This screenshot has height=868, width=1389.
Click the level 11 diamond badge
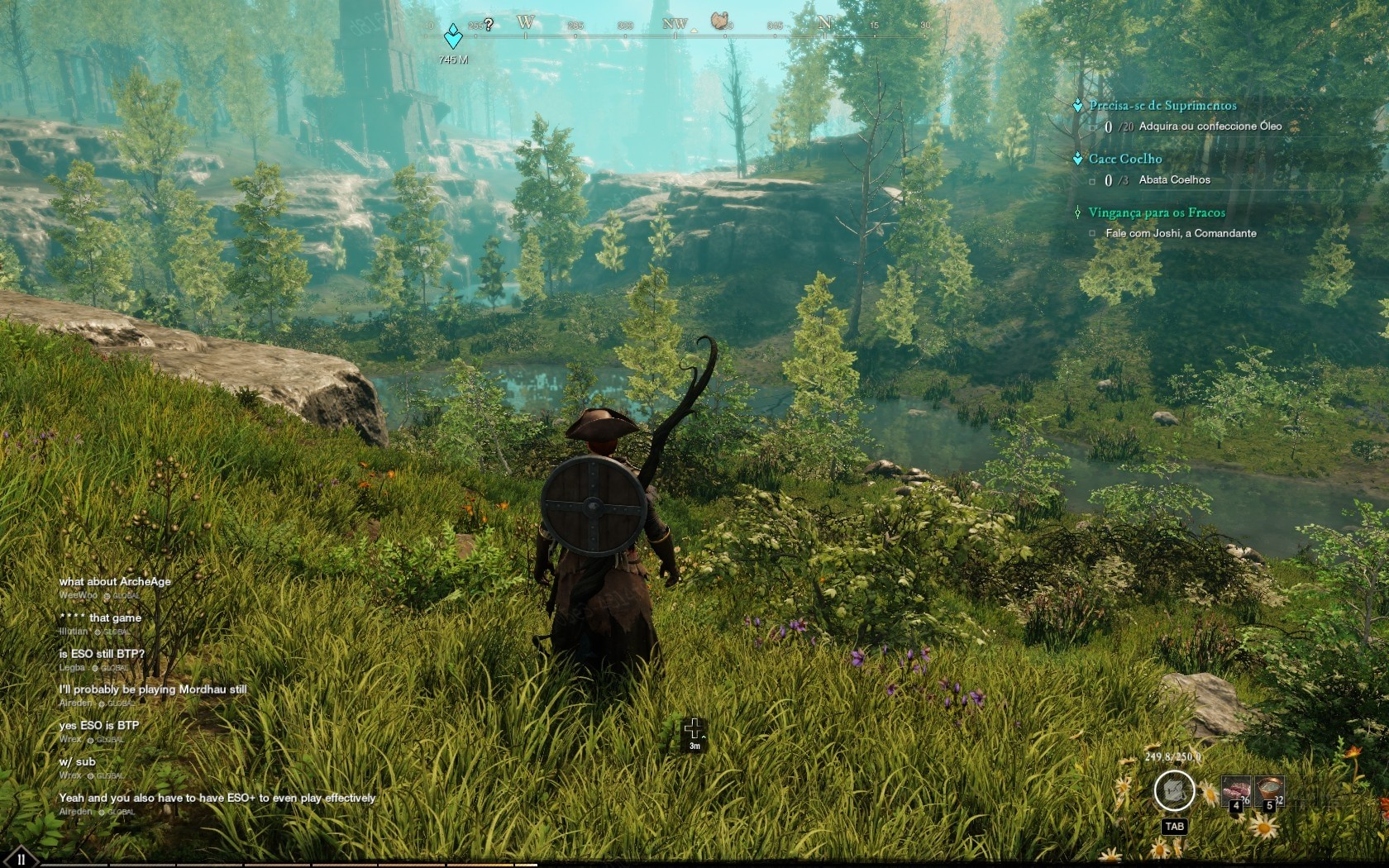(x=20, y=858)
